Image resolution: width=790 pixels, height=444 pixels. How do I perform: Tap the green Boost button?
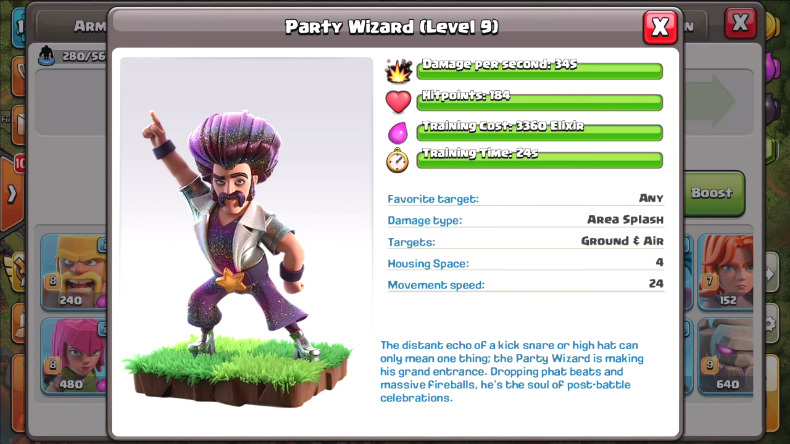pyautogui.click(x=714, y=193)
